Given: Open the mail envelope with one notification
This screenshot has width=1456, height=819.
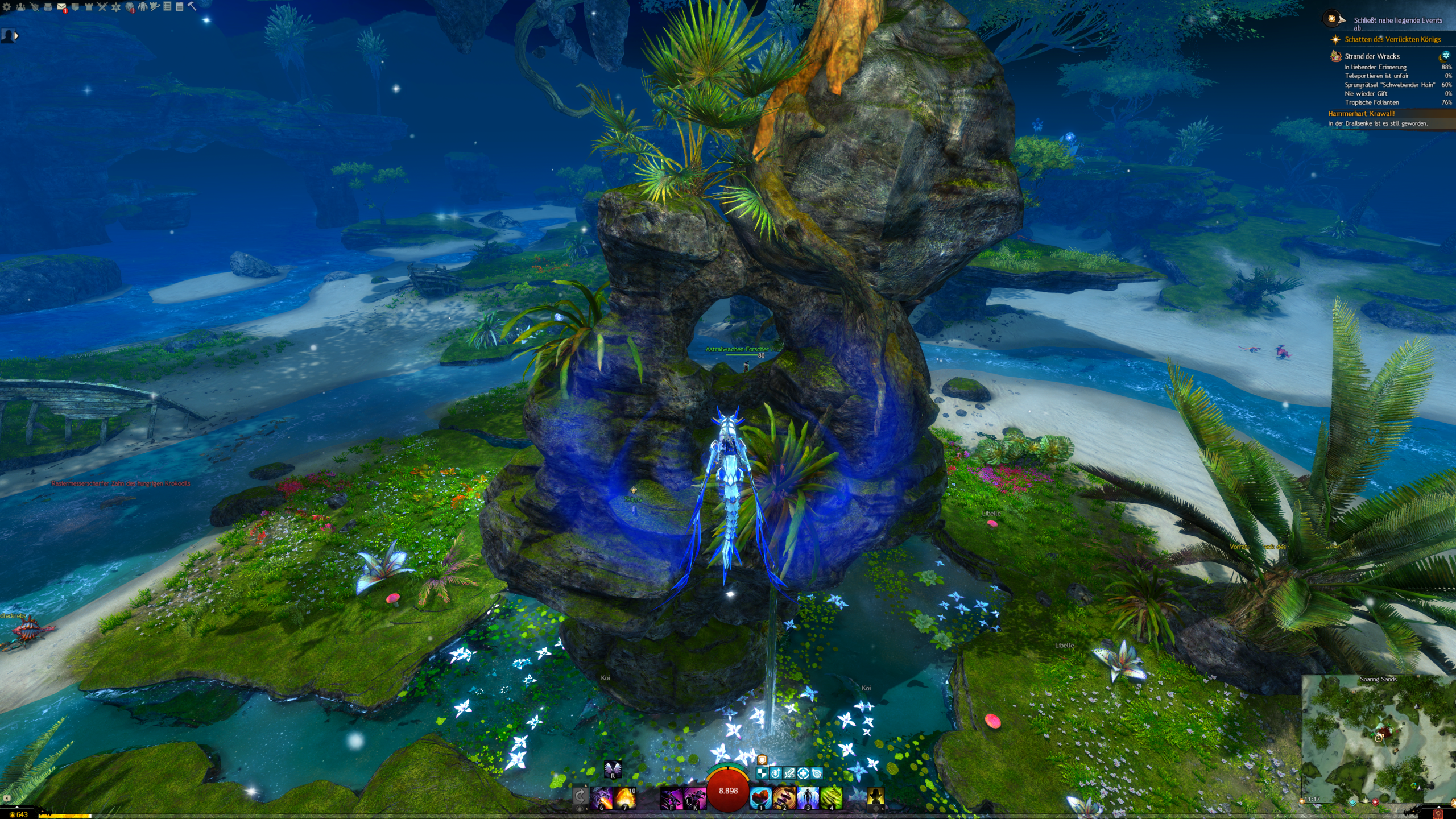Looking at the screenshot, I should (62, 7).
